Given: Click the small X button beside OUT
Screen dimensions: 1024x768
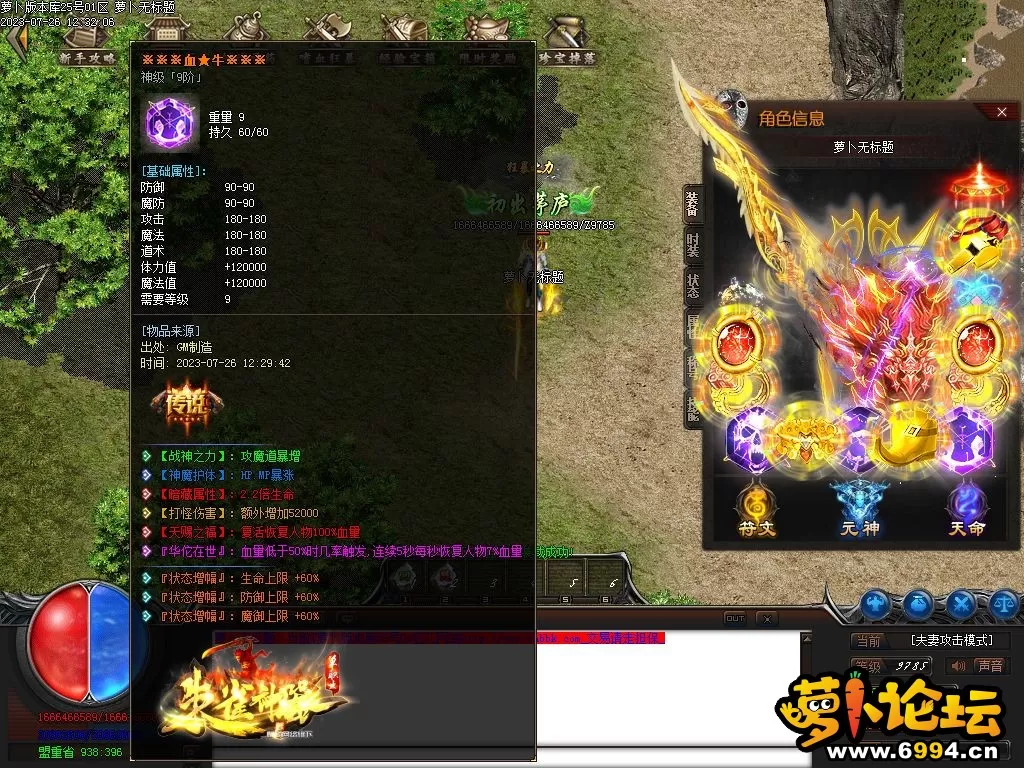Looking at the screenshot, I should pyautogui.click(x=766, y=619).
